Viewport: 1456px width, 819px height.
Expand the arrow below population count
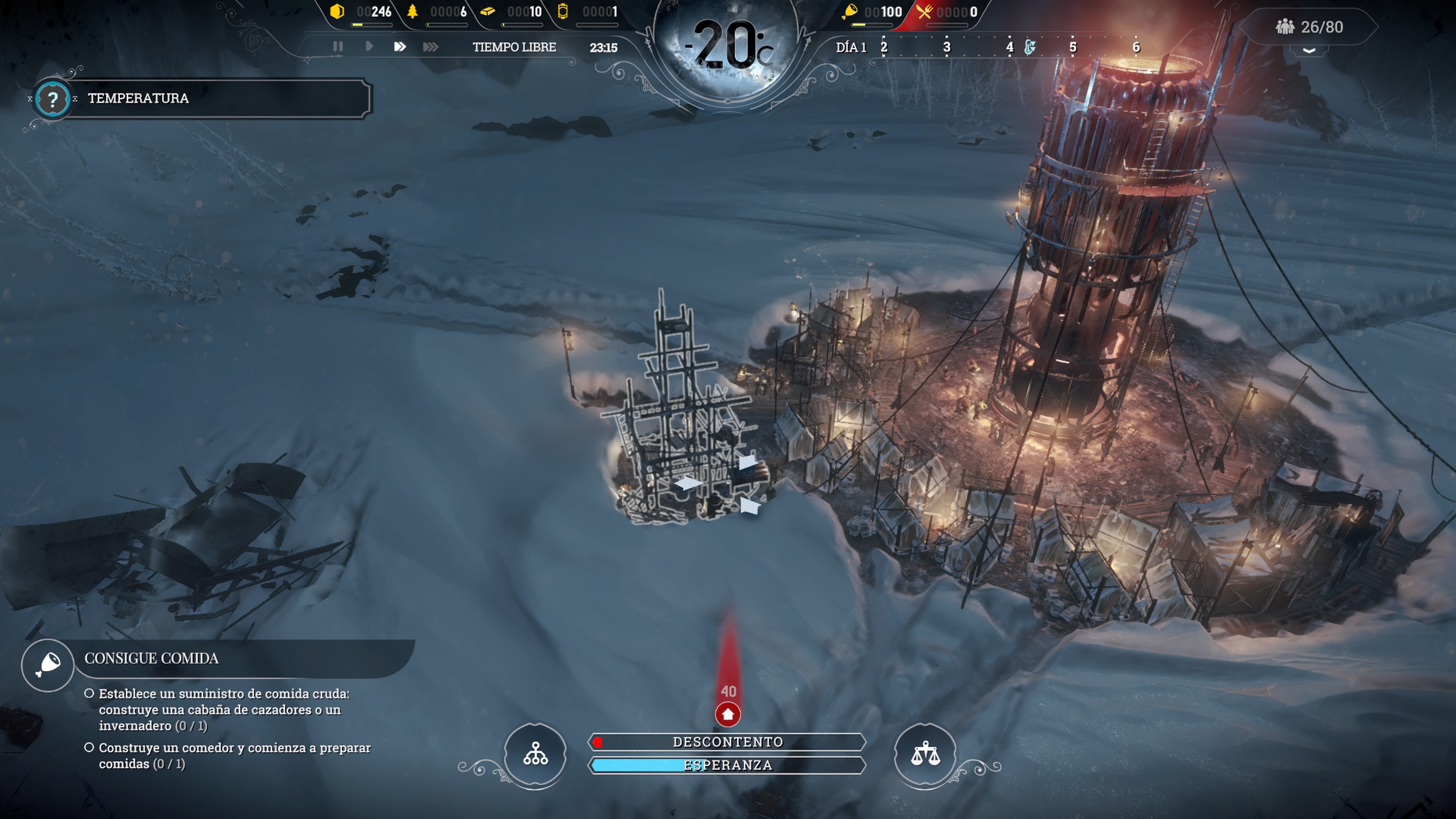1309,51
